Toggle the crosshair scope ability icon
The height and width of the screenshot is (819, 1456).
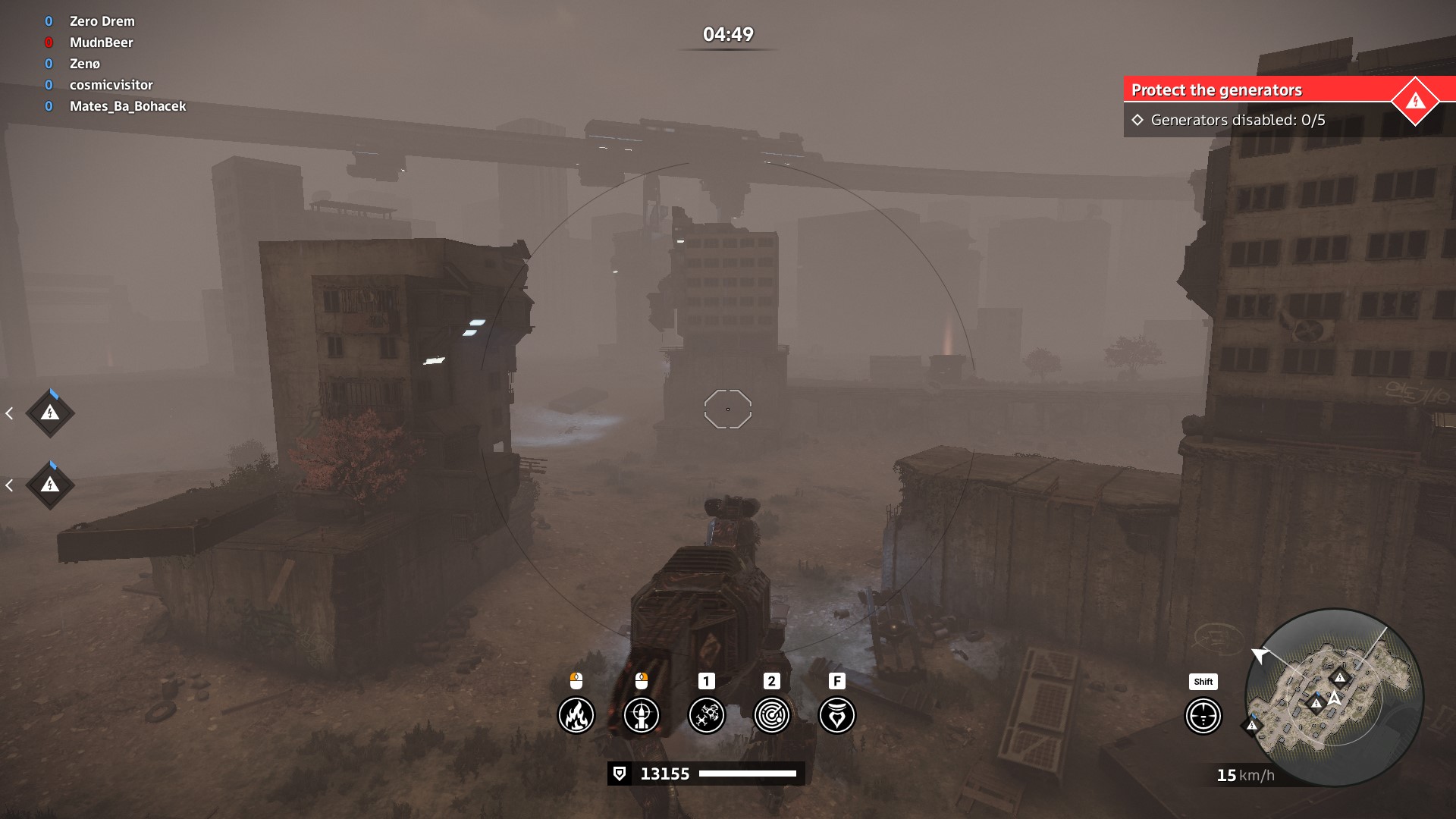(x=1203, y=715)
